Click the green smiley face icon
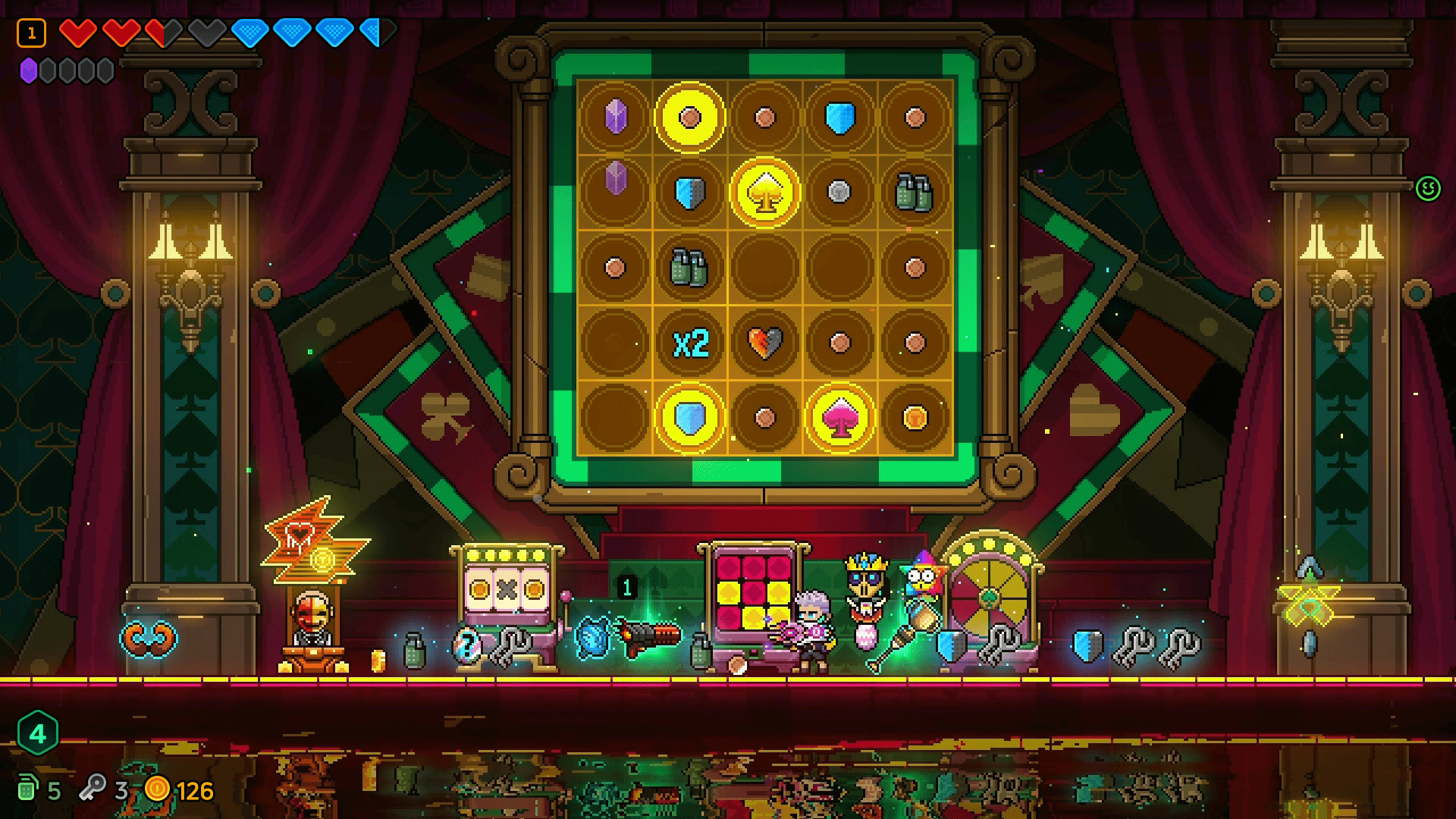This screenshot has height=819, width=1456. (x=1428, y=188)
